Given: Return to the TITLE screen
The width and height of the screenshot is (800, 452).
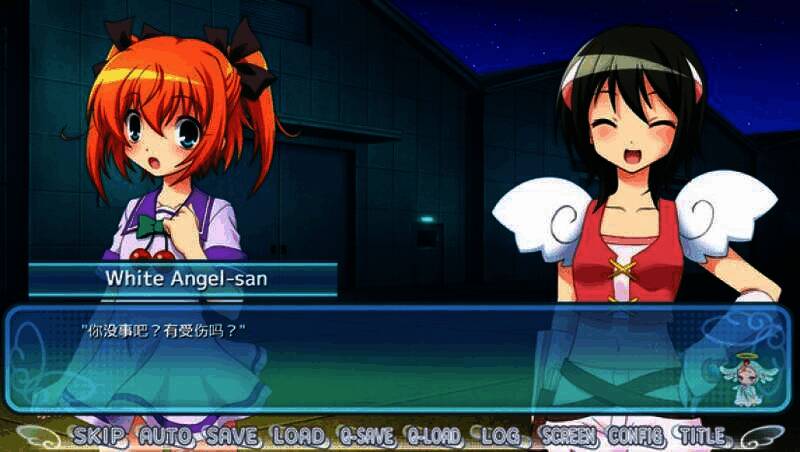Looking at the screenshot, I should [x=703, y=436].
